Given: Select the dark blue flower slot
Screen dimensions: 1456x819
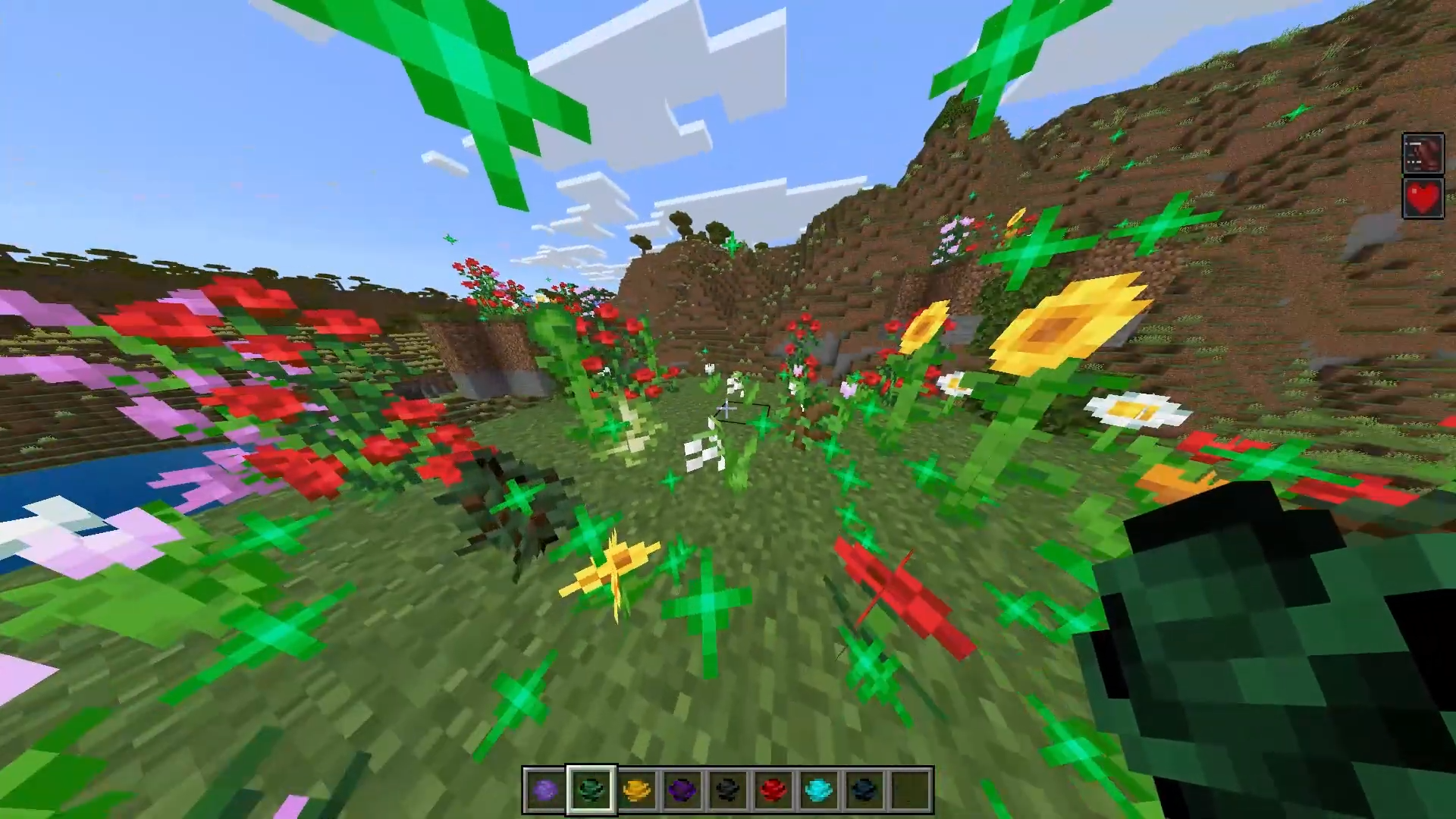Looking at the screenshot, I should (864, 791).
